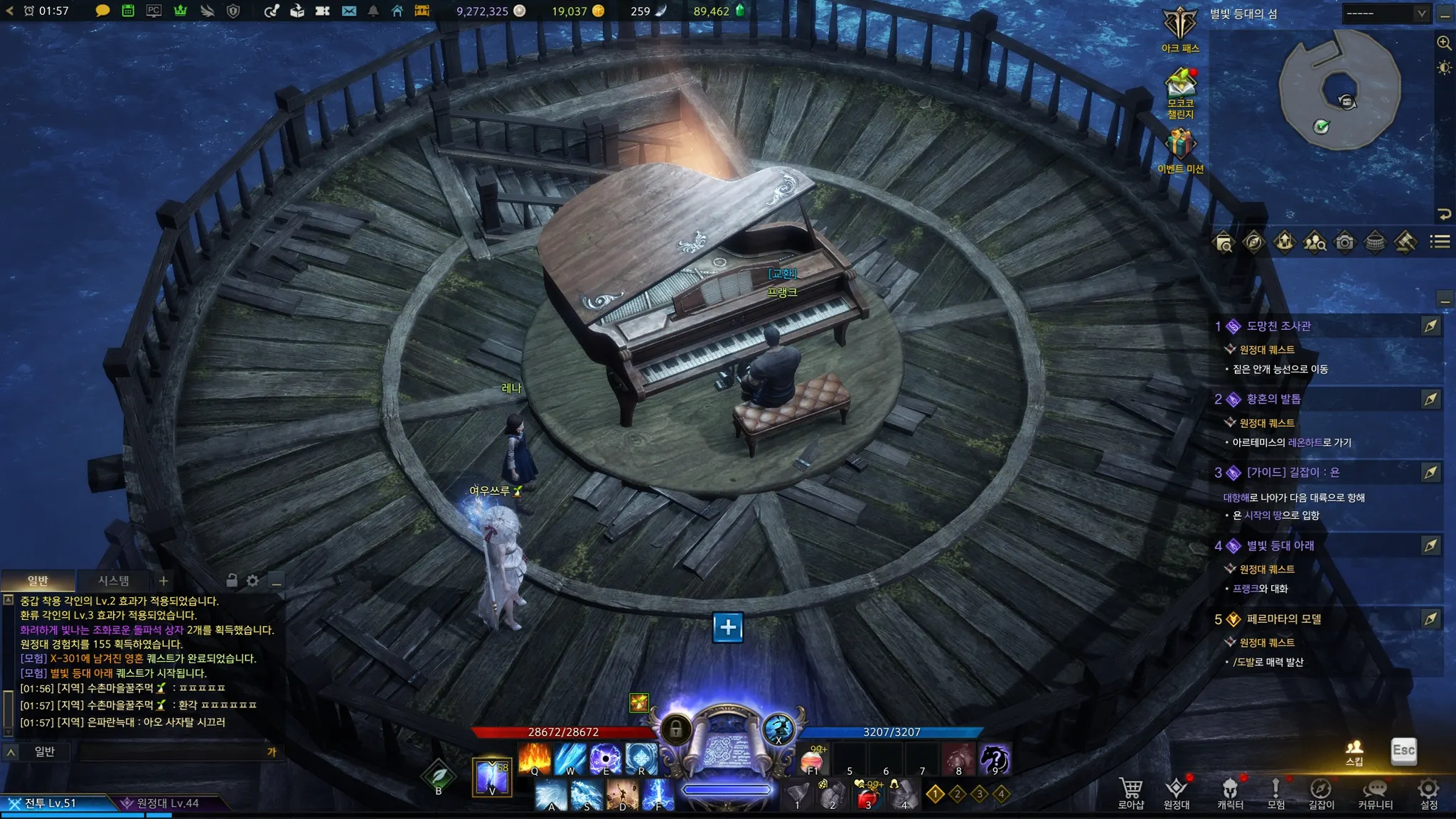Open the channel dropdown at top right
The height and width of the screenshot is (819, 1456).
1385,14
